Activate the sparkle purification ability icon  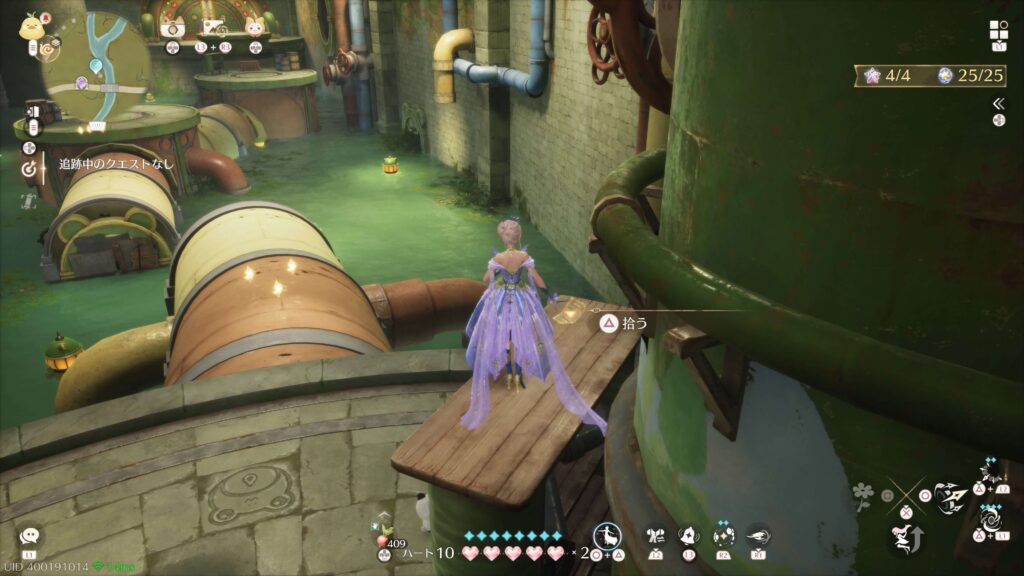tap(723, 536)
